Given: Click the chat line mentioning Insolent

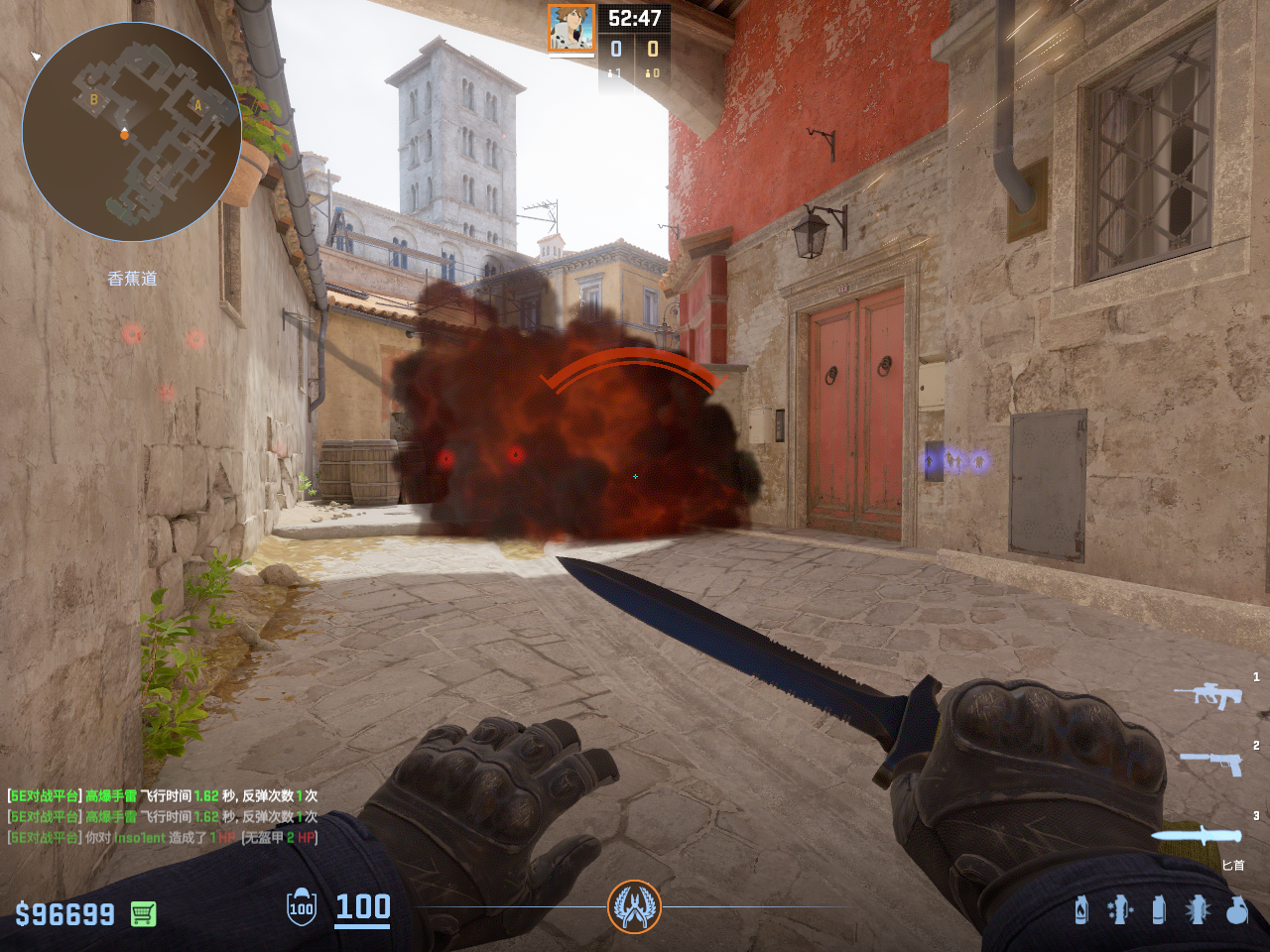Looking at the screenshot, I should (163, 838).
